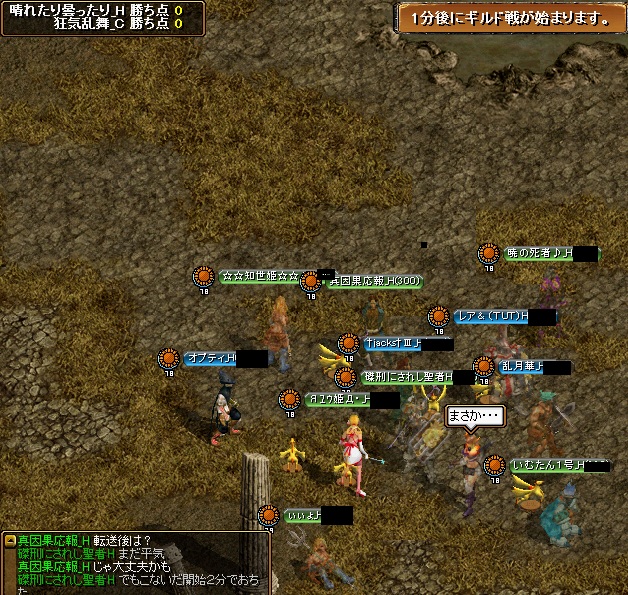628x595 pixels.
Task: Select the 乱月華H player name label
Action: (533, 367)
